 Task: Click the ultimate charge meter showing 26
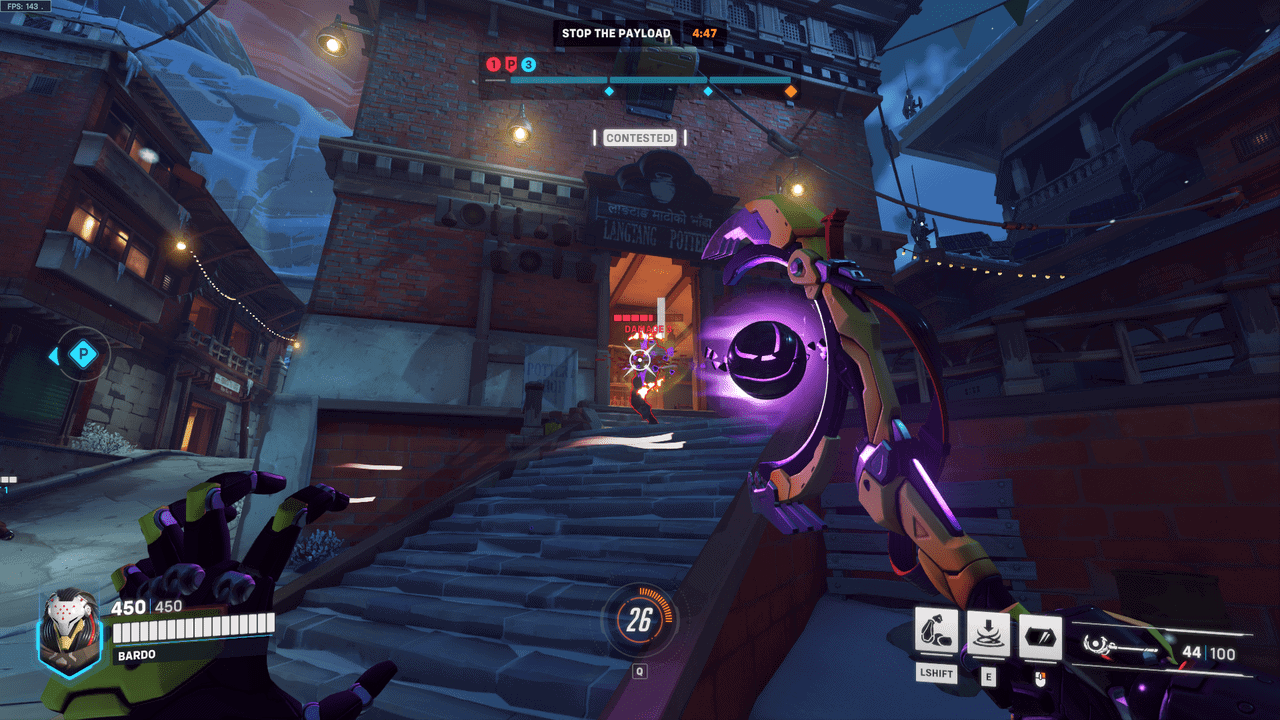[640, 622]
